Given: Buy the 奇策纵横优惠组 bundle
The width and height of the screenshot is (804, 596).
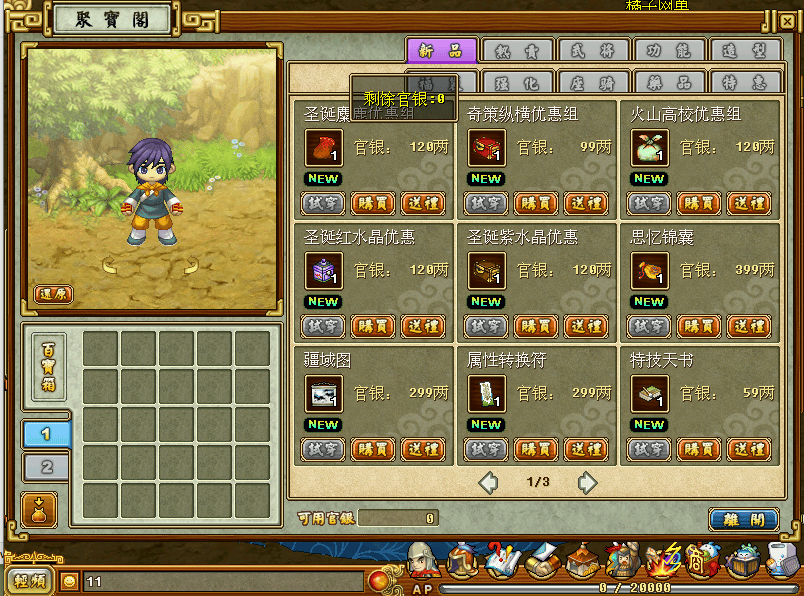Looking at the screenshot, I should (536, 203).
